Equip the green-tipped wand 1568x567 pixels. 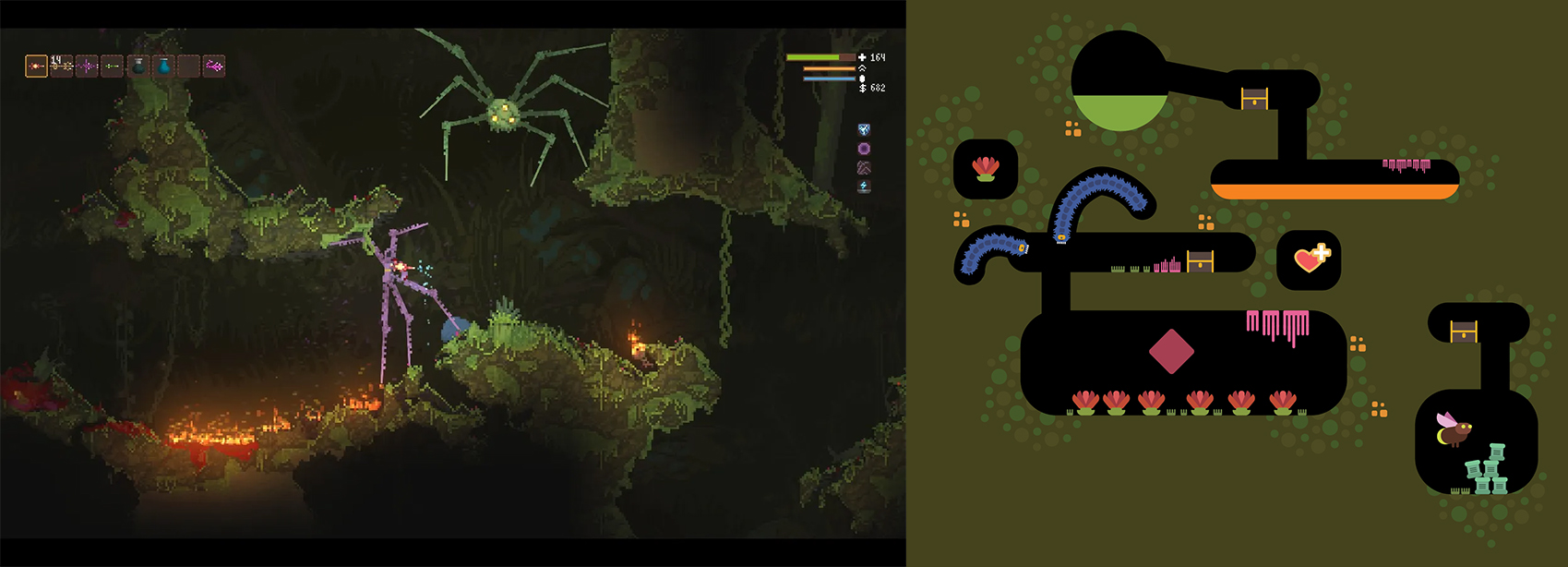pos(113,66)
